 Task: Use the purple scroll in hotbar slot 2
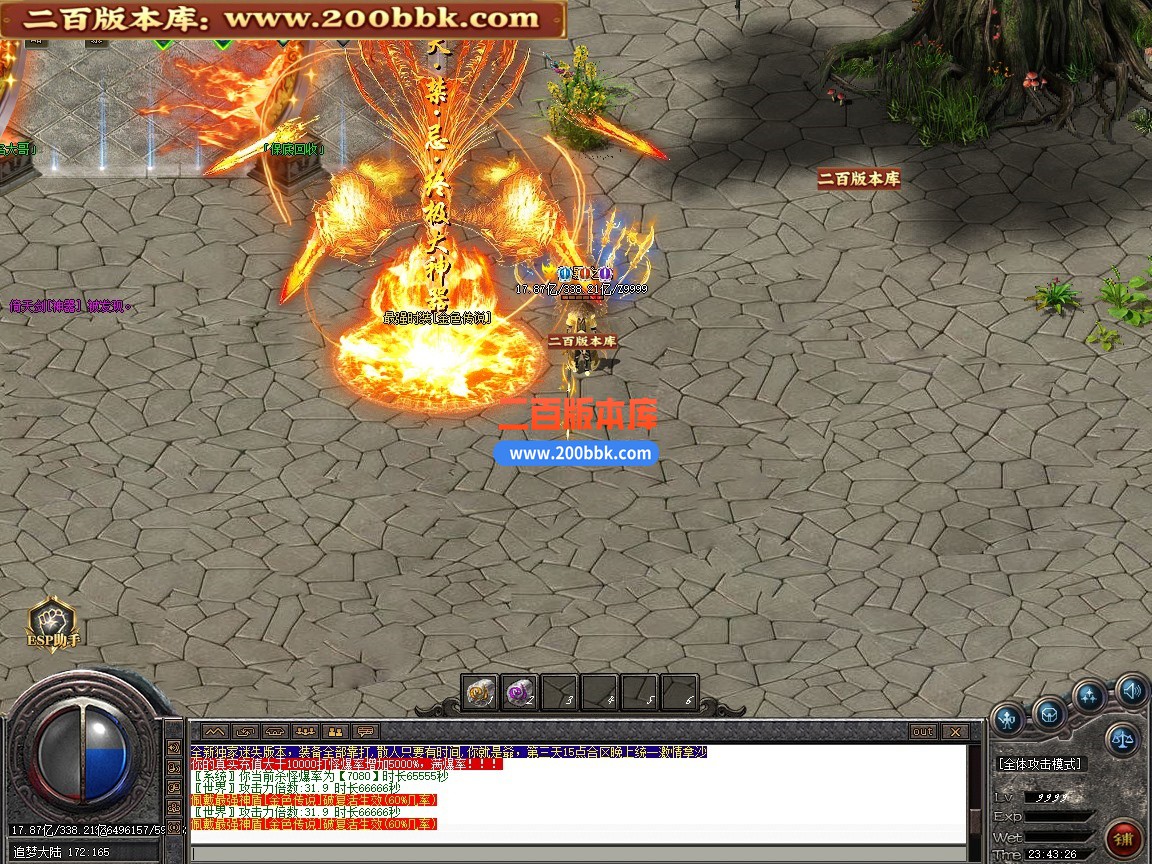[519, 692]
